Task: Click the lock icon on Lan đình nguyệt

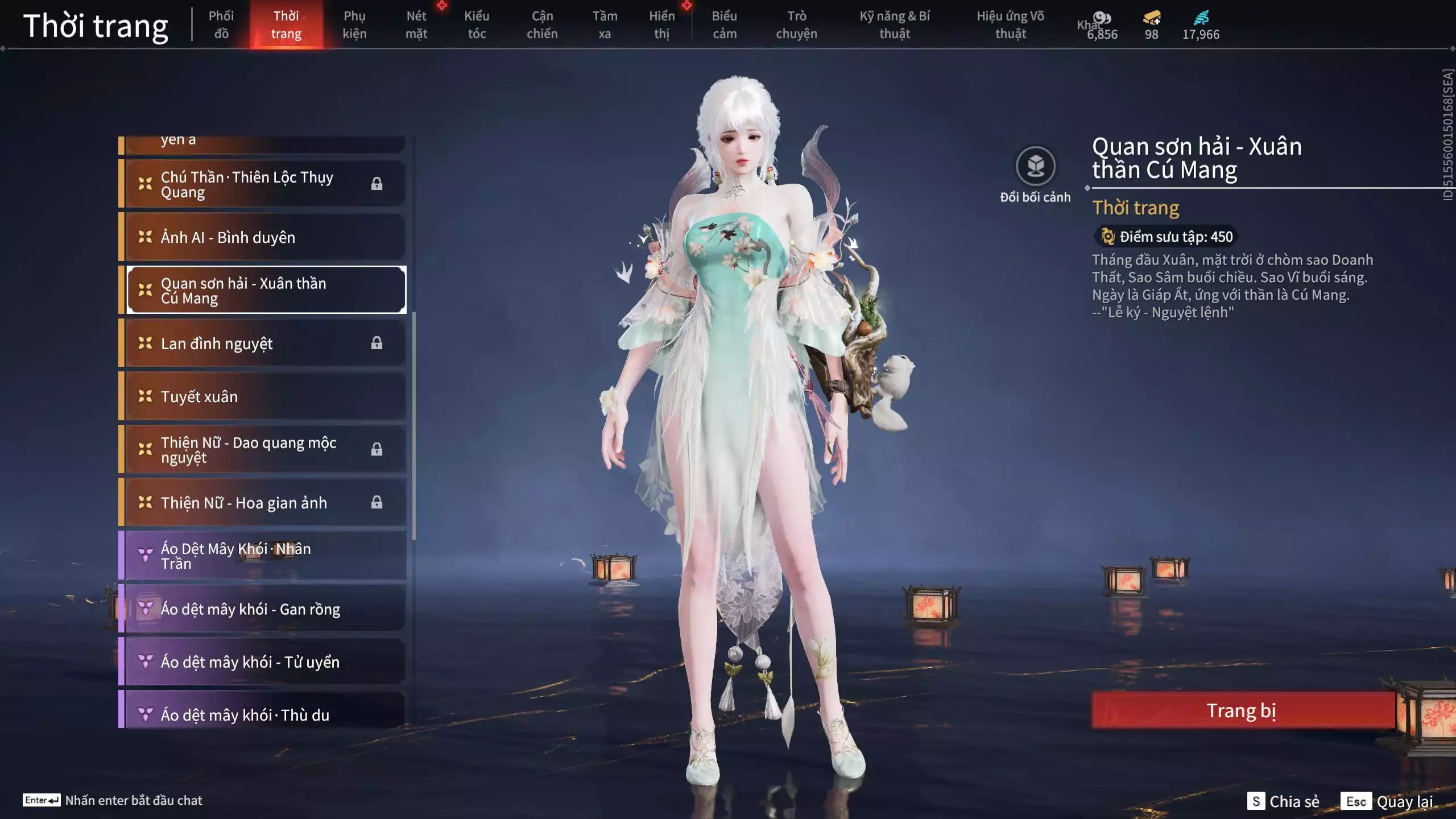Action: point(377,342)
